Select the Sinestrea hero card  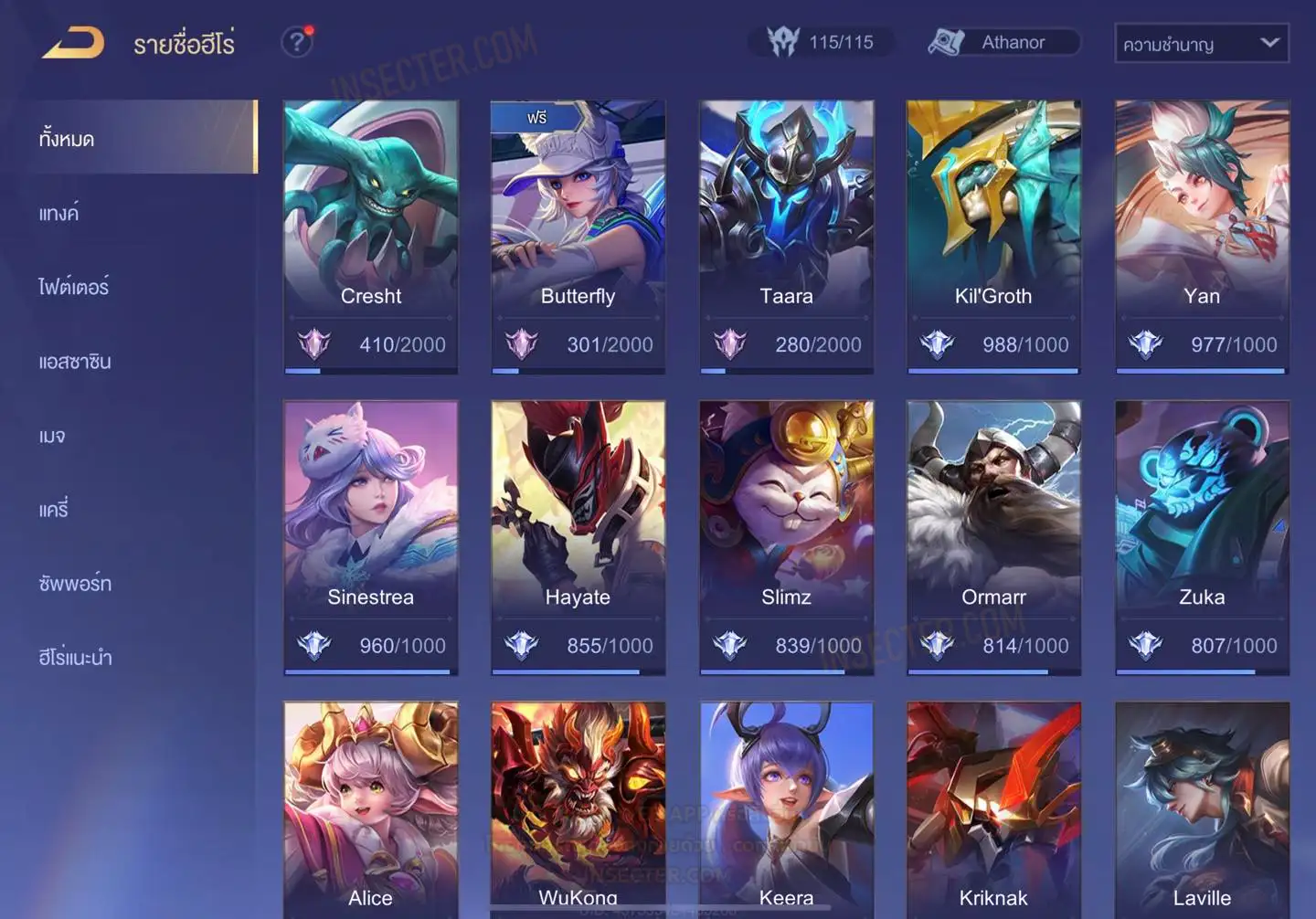pos(371,537)
